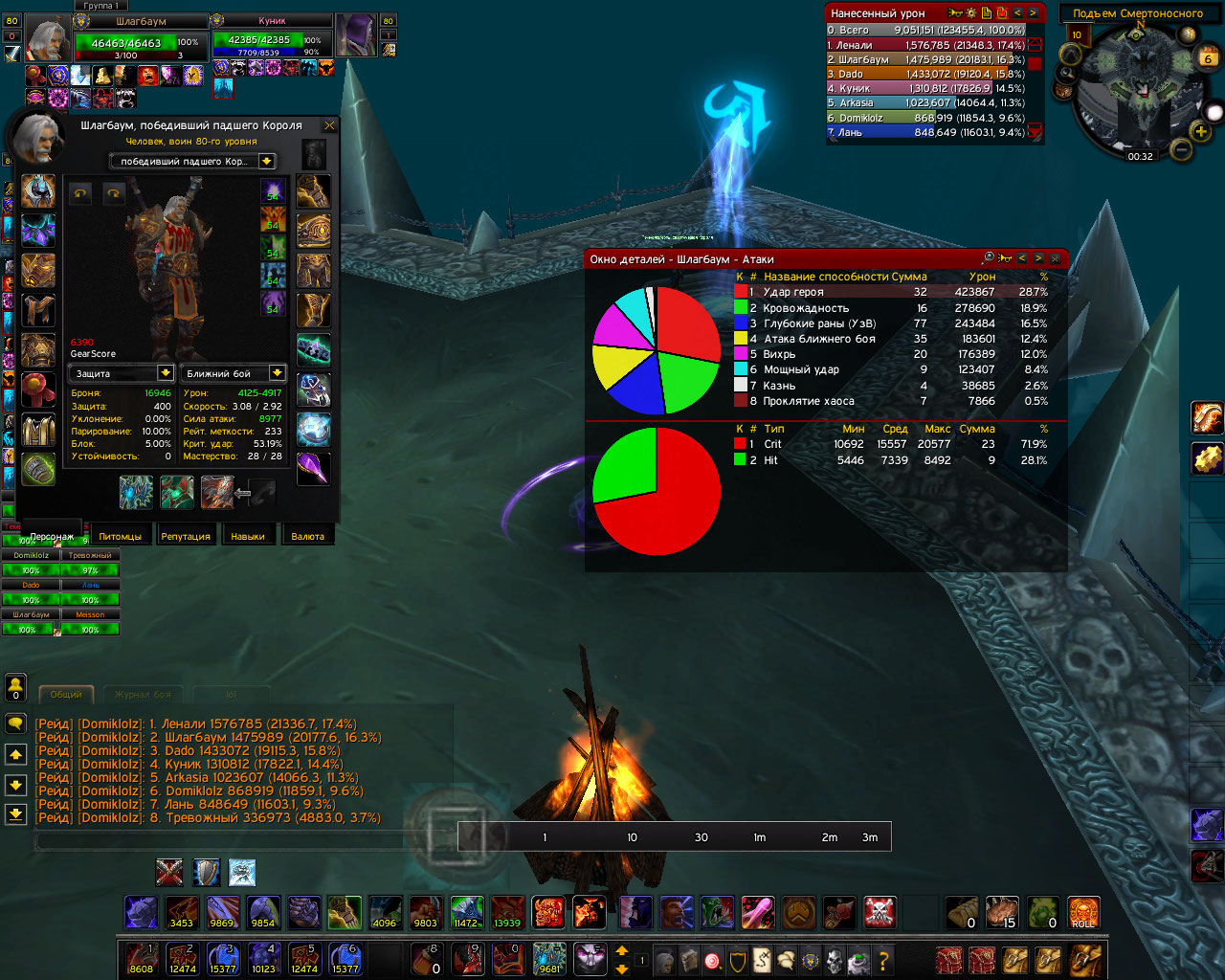Viewport: 1225px width, 980px height.
Task: Switch to Журнал боя chat tab
Action: [144, 695]
